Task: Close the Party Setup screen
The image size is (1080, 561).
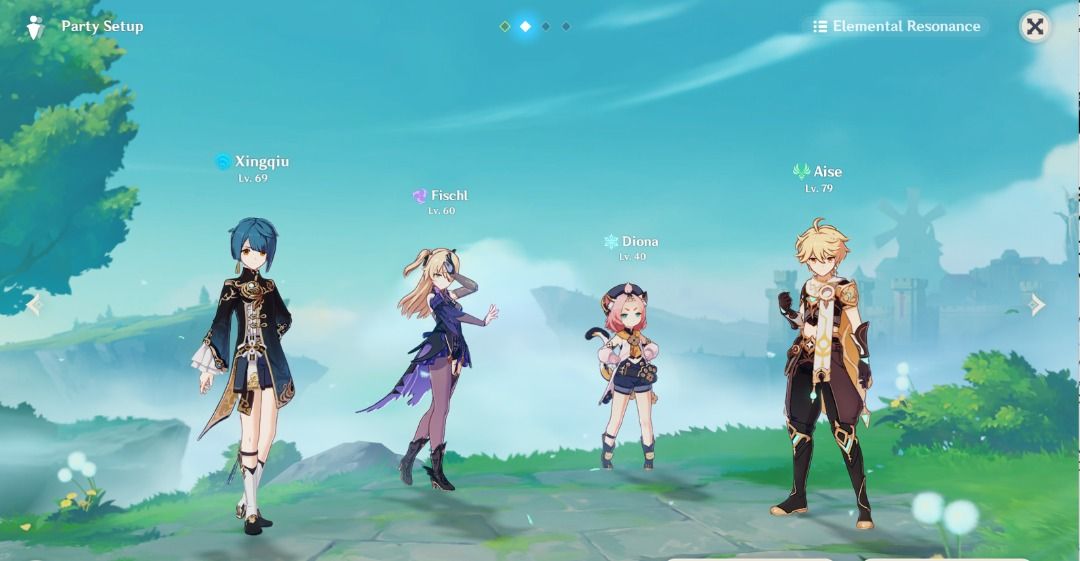Action: tap(1035, 27)
